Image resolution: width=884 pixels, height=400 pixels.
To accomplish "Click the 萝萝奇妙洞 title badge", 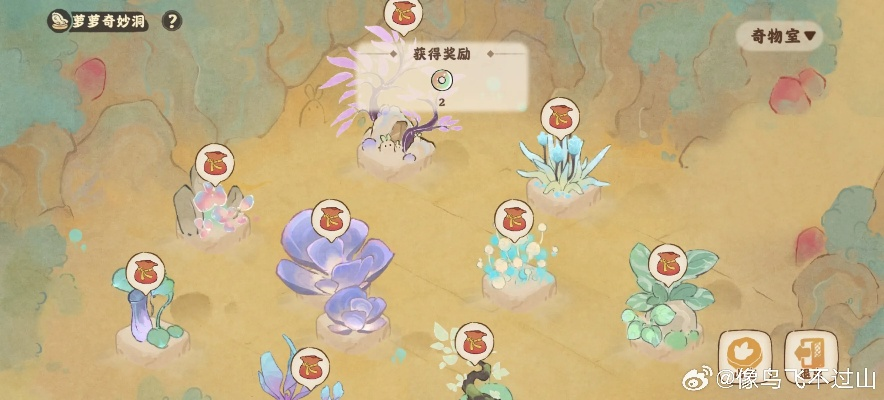I will (x=98, y=21).
